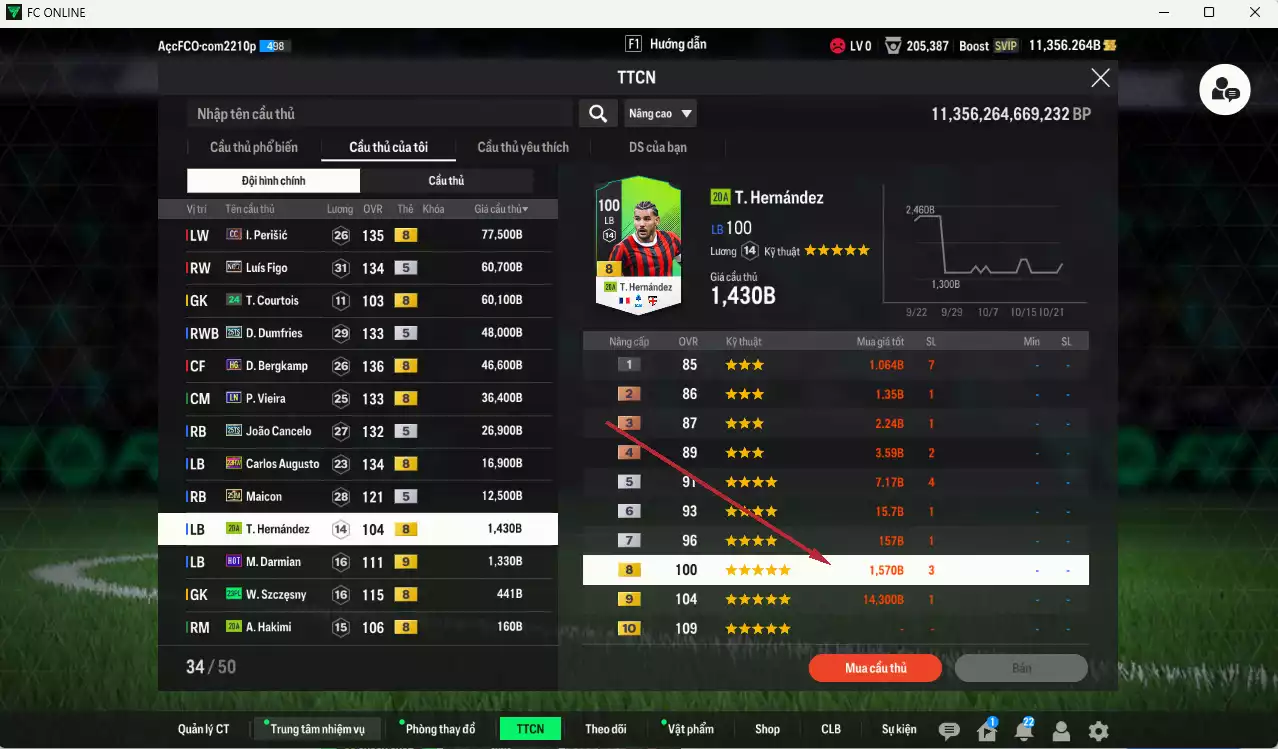Image resolution: width=1278 pixels, height=749 pixels.
Task: Switch to Cầu thủ yêu thích tab
Action: [523, 147]
